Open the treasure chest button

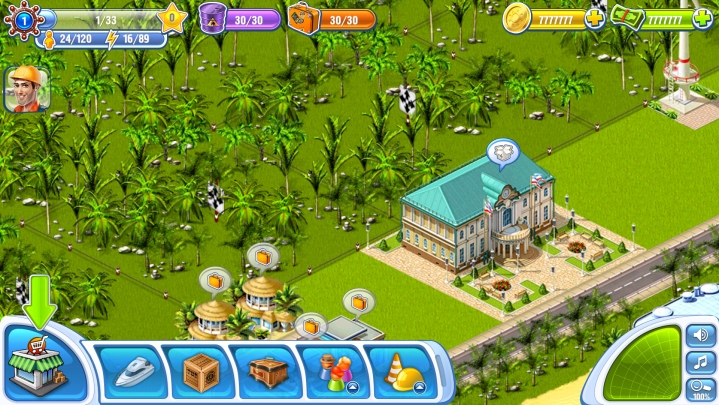pos(266,371)
